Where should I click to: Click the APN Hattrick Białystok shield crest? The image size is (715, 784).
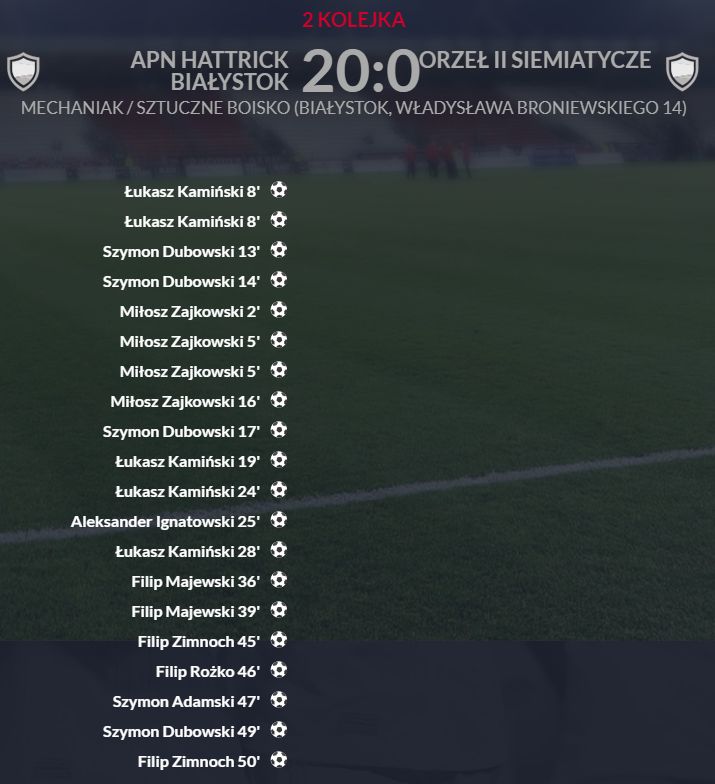pyautogui.click(x=23, y=71)
